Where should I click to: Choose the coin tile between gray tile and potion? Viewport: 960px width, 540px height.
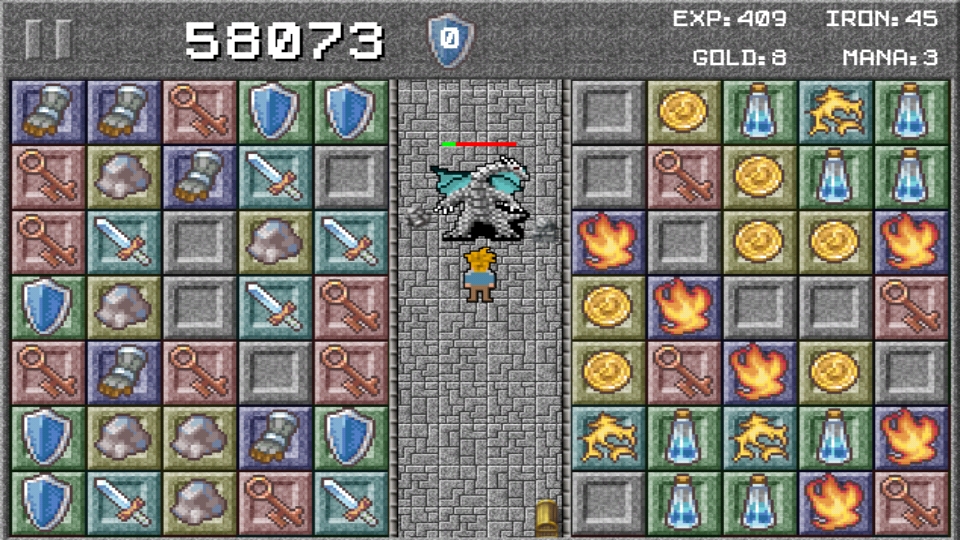[x=683, y=112]
